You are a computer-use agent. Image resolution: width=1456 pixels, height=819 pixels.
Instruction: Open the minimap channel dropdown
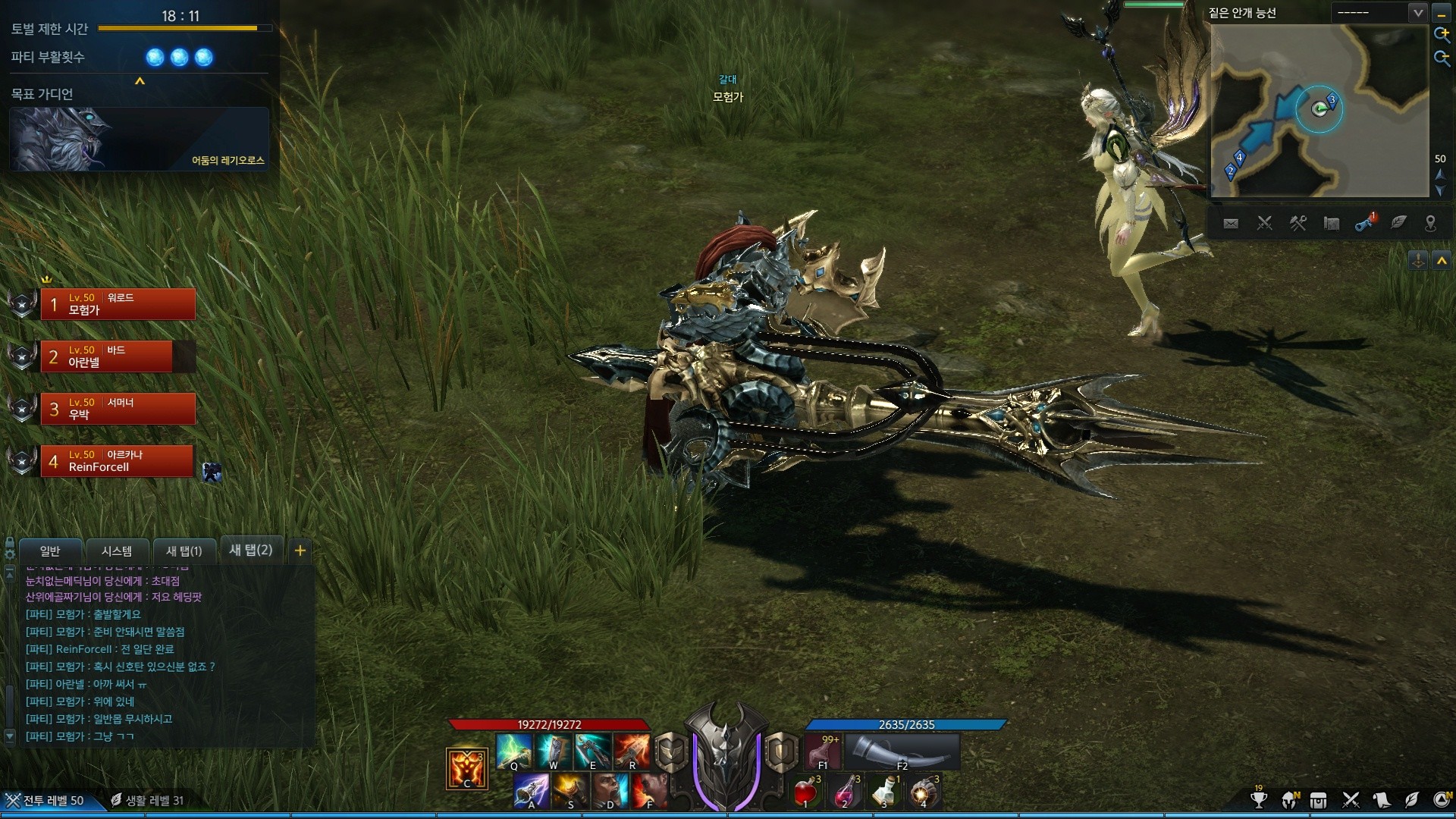[1417, 13]
